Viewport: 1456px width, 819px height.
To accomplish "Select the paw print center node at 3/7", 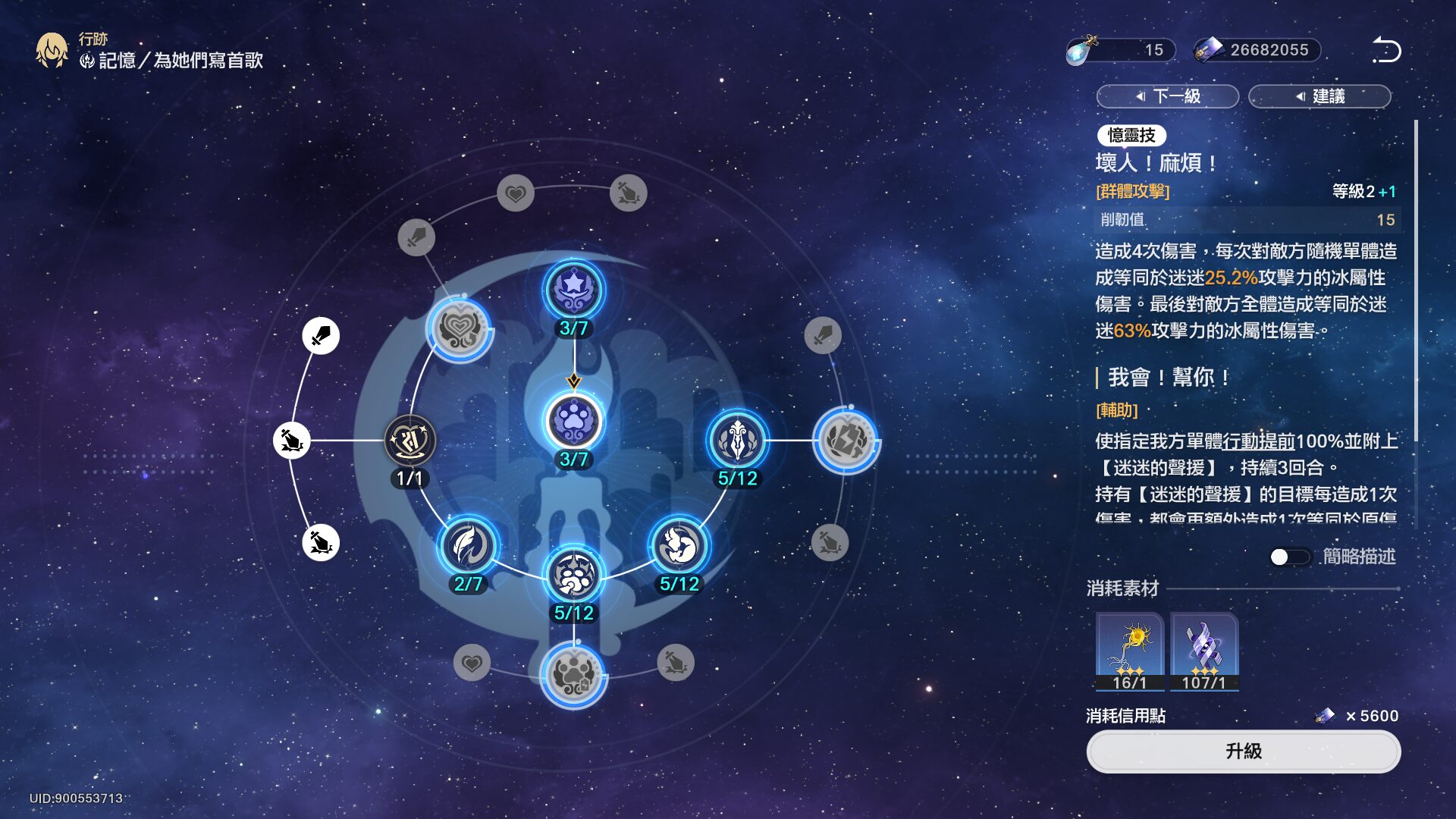I will pyautogui.click(x=574, y=422).
